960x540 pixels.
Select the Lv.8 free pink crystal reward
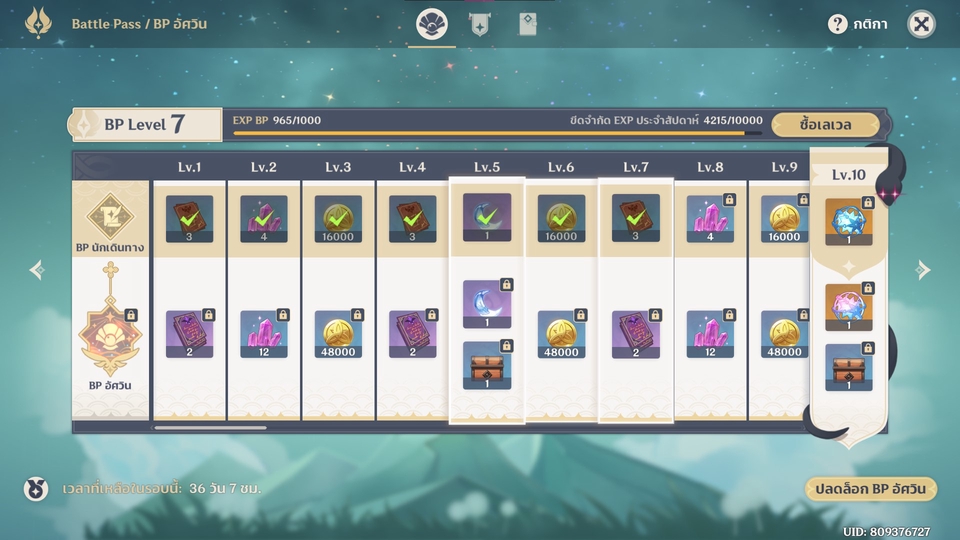pos(710,218)
